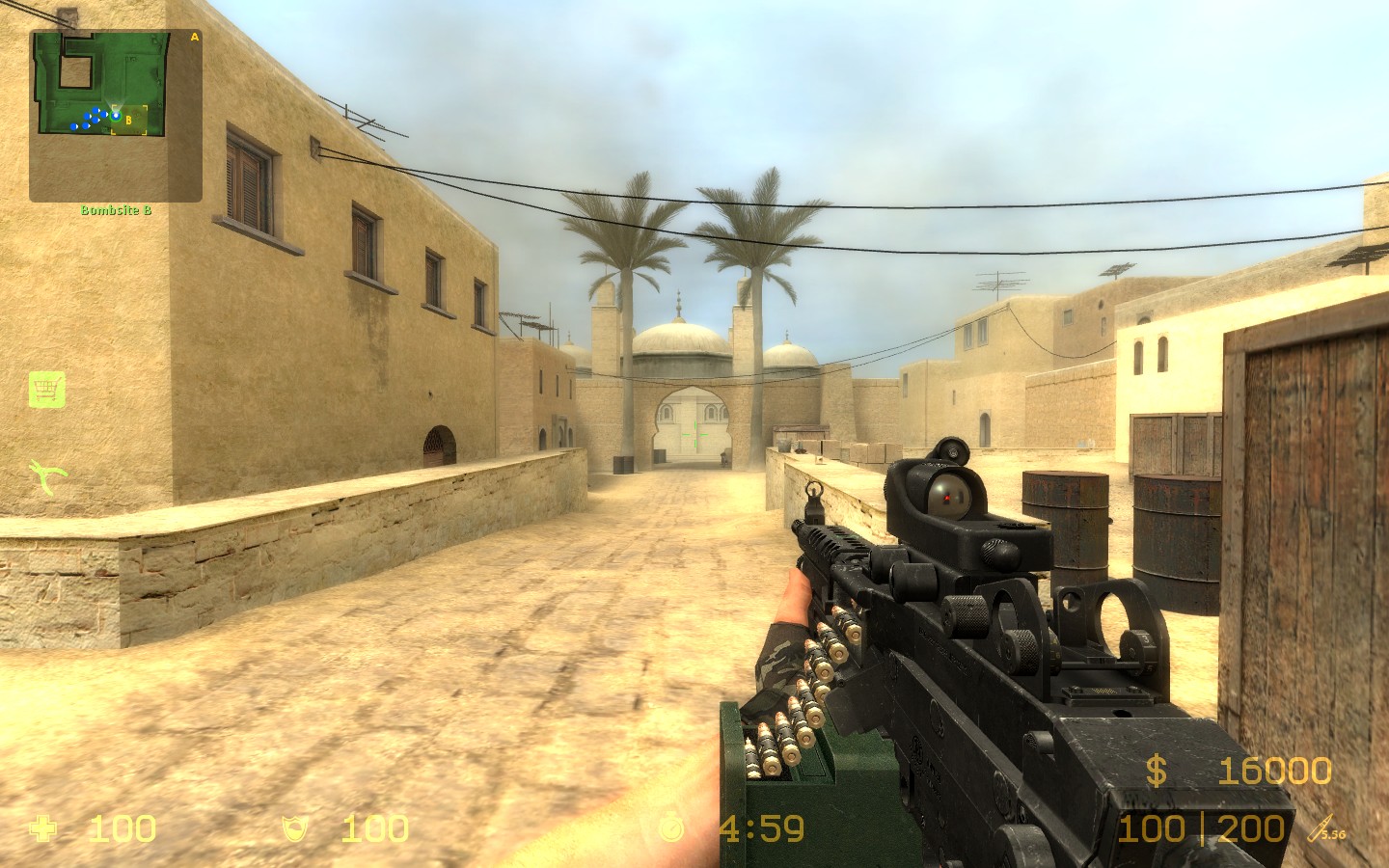
Task: Click the green crosshair at screen center
Action: (x=696, y=435)
